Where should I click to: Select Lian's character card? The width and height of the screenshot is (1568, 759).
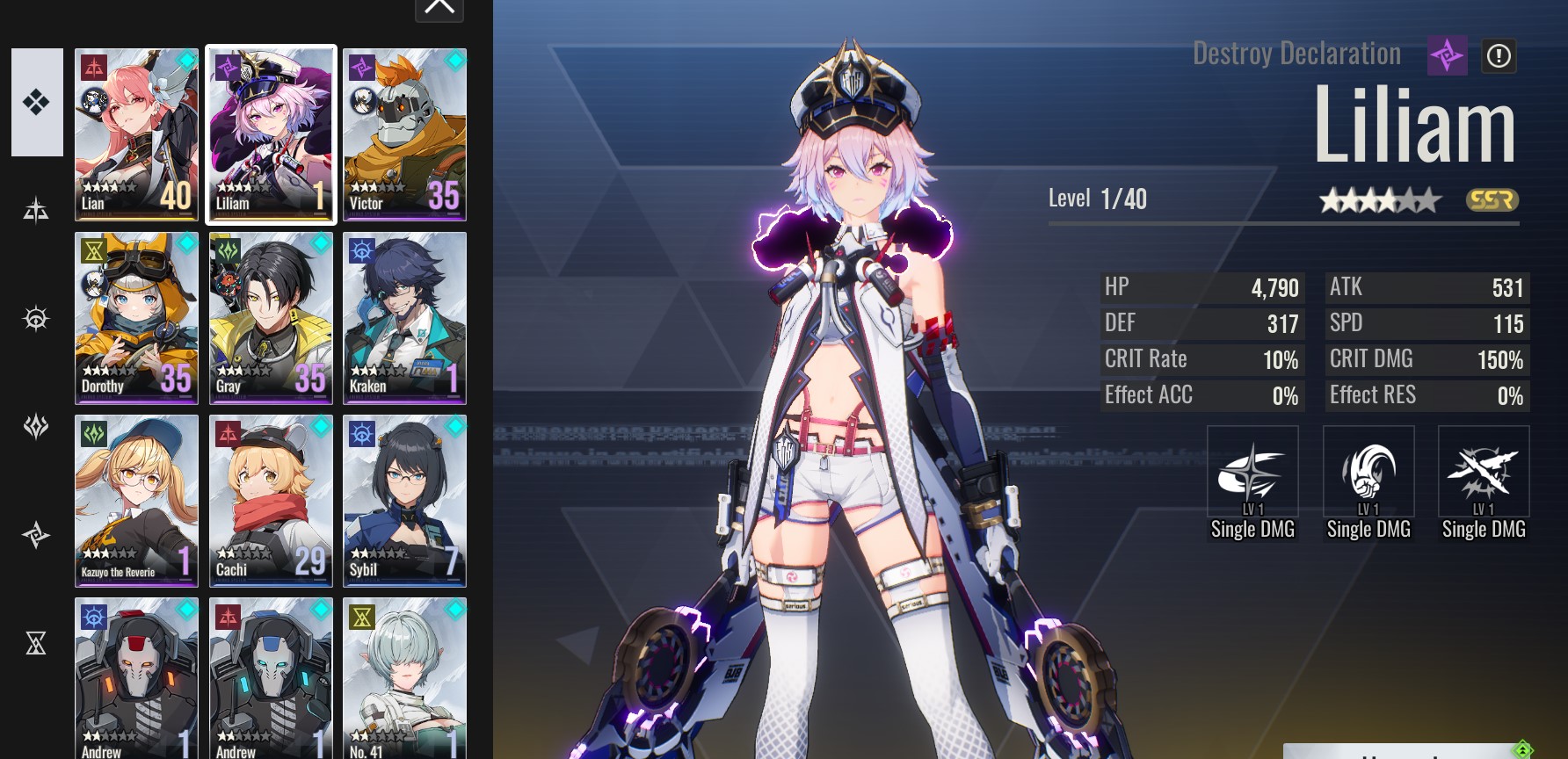tap(137, 134)
